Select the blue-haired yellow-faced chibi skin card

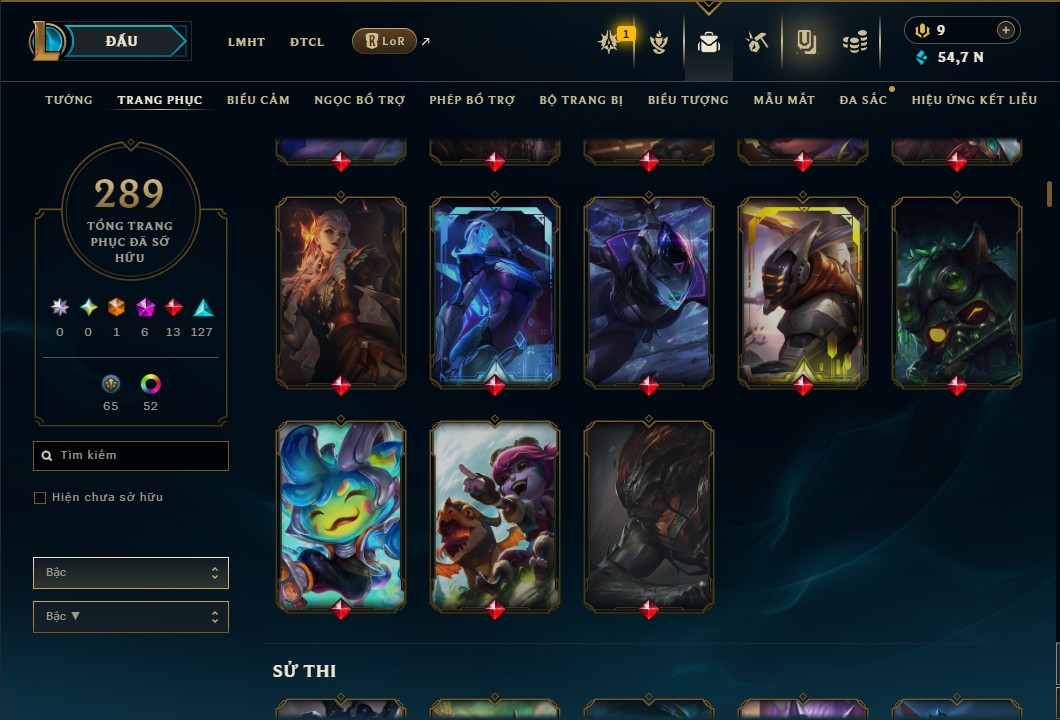click(341, 514)
